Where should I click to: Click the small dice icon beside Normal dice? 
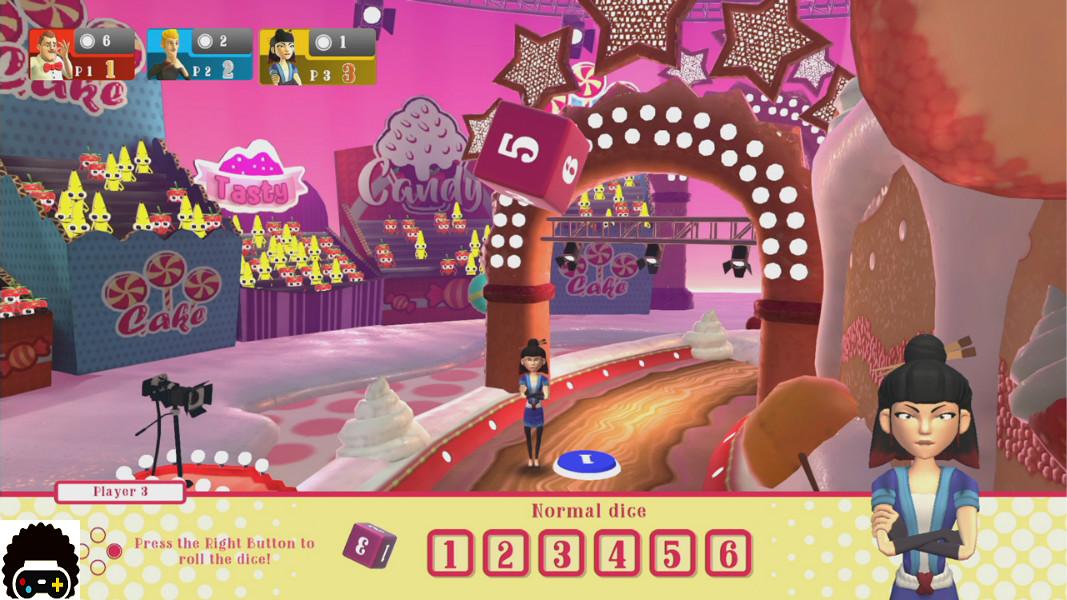(369, 545)
